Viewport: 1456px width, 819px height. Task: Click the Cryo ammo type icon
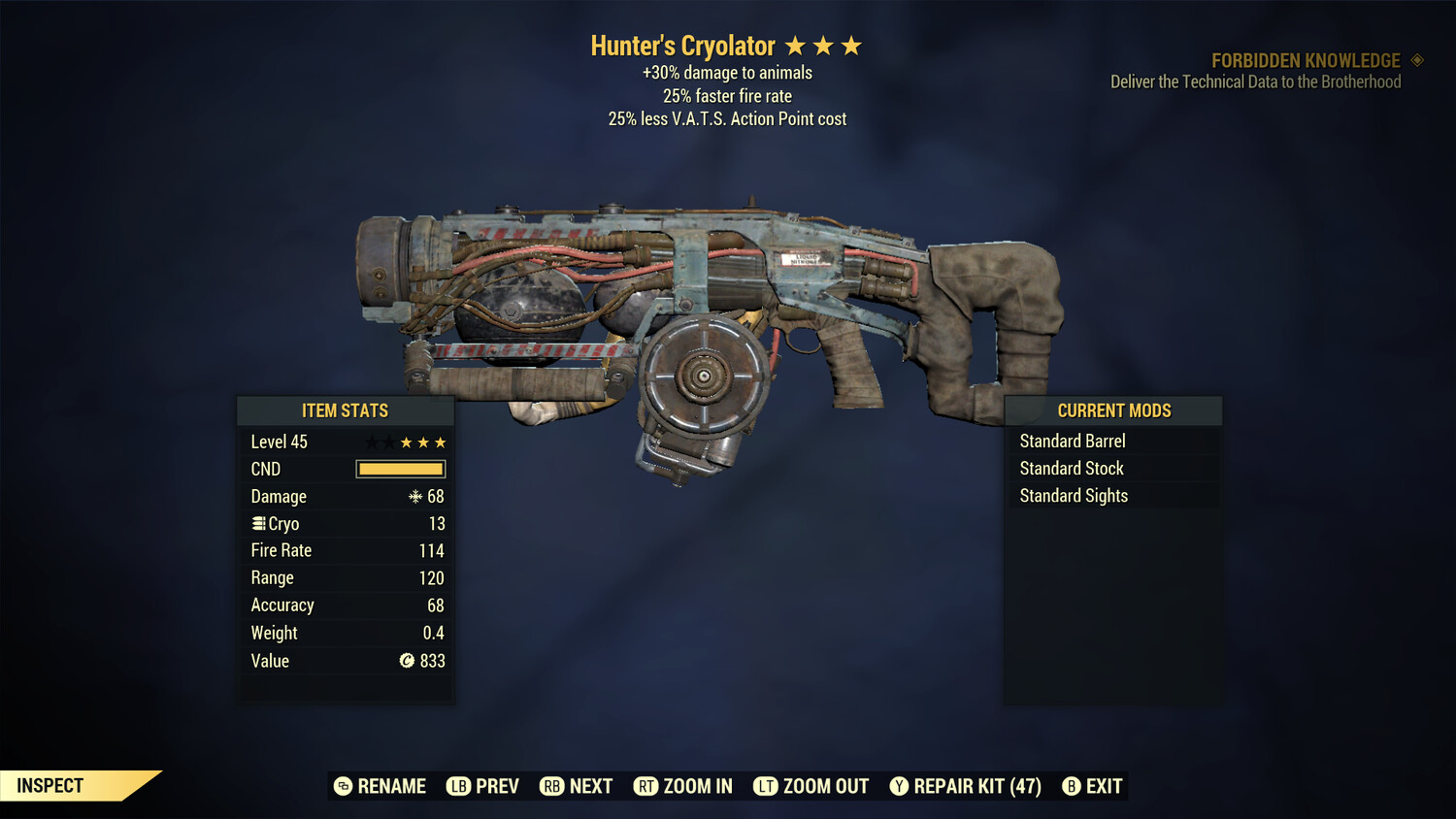[258, 523]
